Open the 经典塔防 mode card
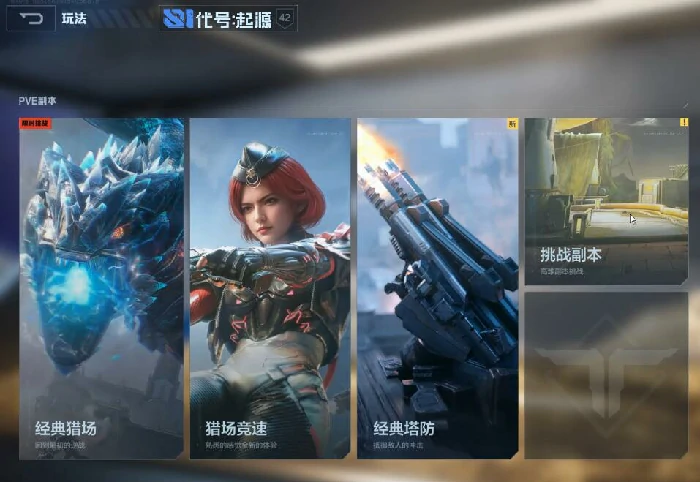Image resolution: width=700 pixels, height=482 pixels. click(437, 288)
